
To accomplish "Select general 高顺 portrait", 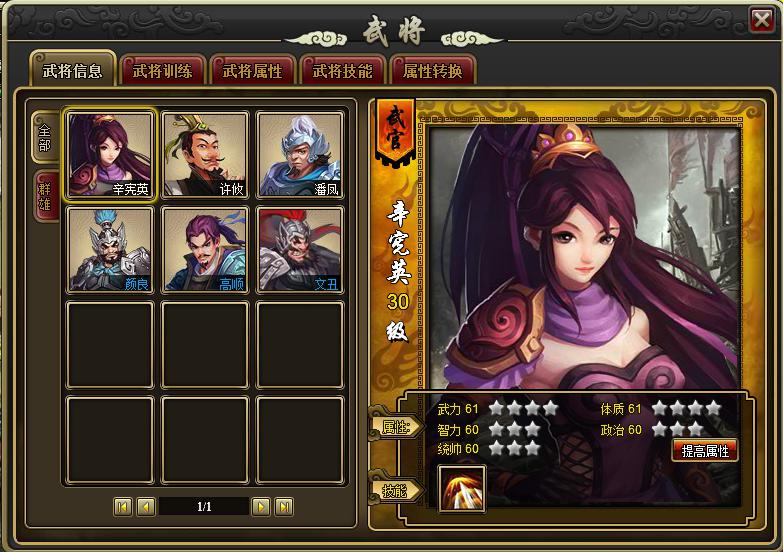I will [x=205, y=250].
